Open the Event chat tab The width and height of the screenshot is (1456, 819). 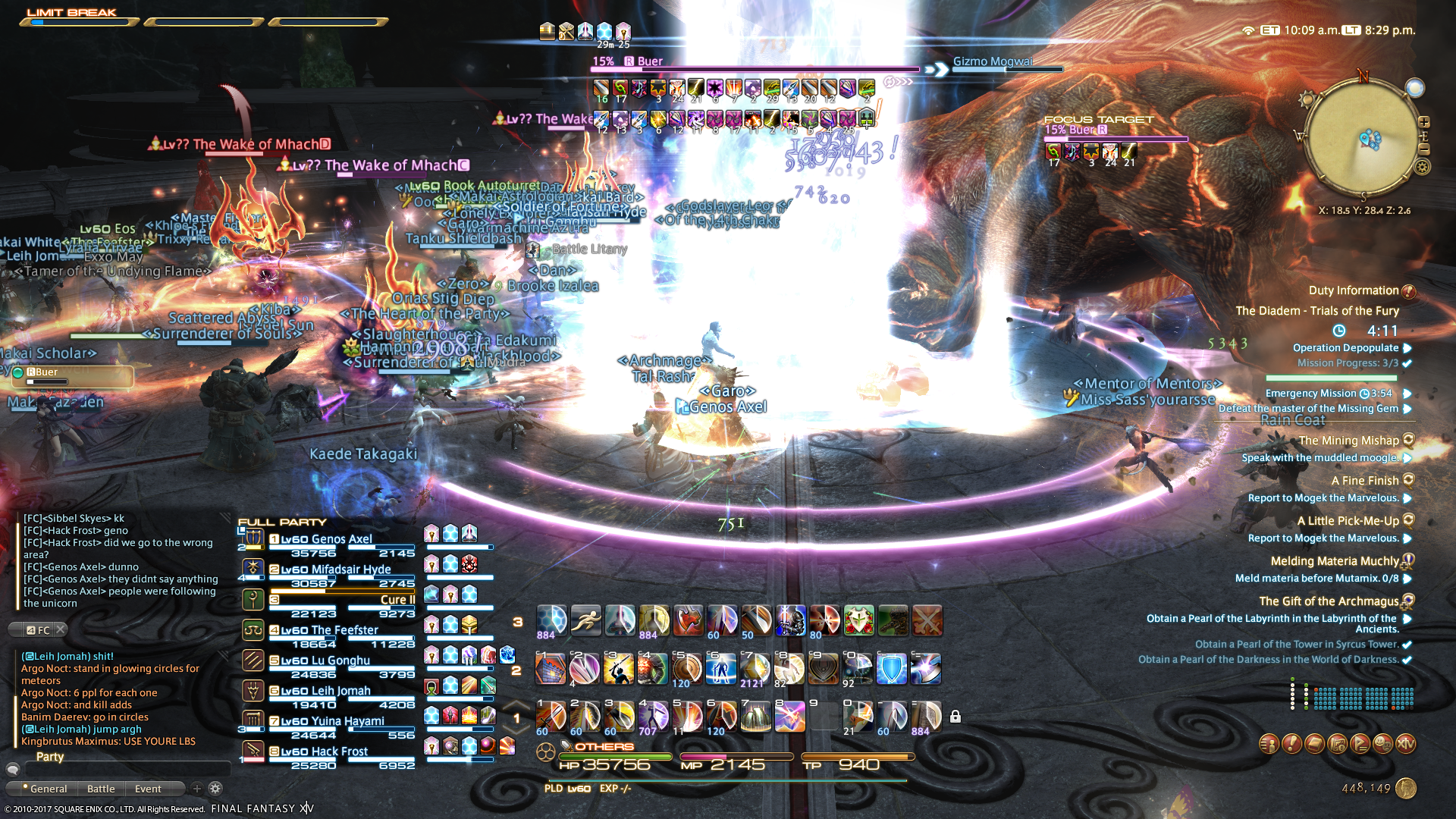pyautogui.click(x=148, y=789)
